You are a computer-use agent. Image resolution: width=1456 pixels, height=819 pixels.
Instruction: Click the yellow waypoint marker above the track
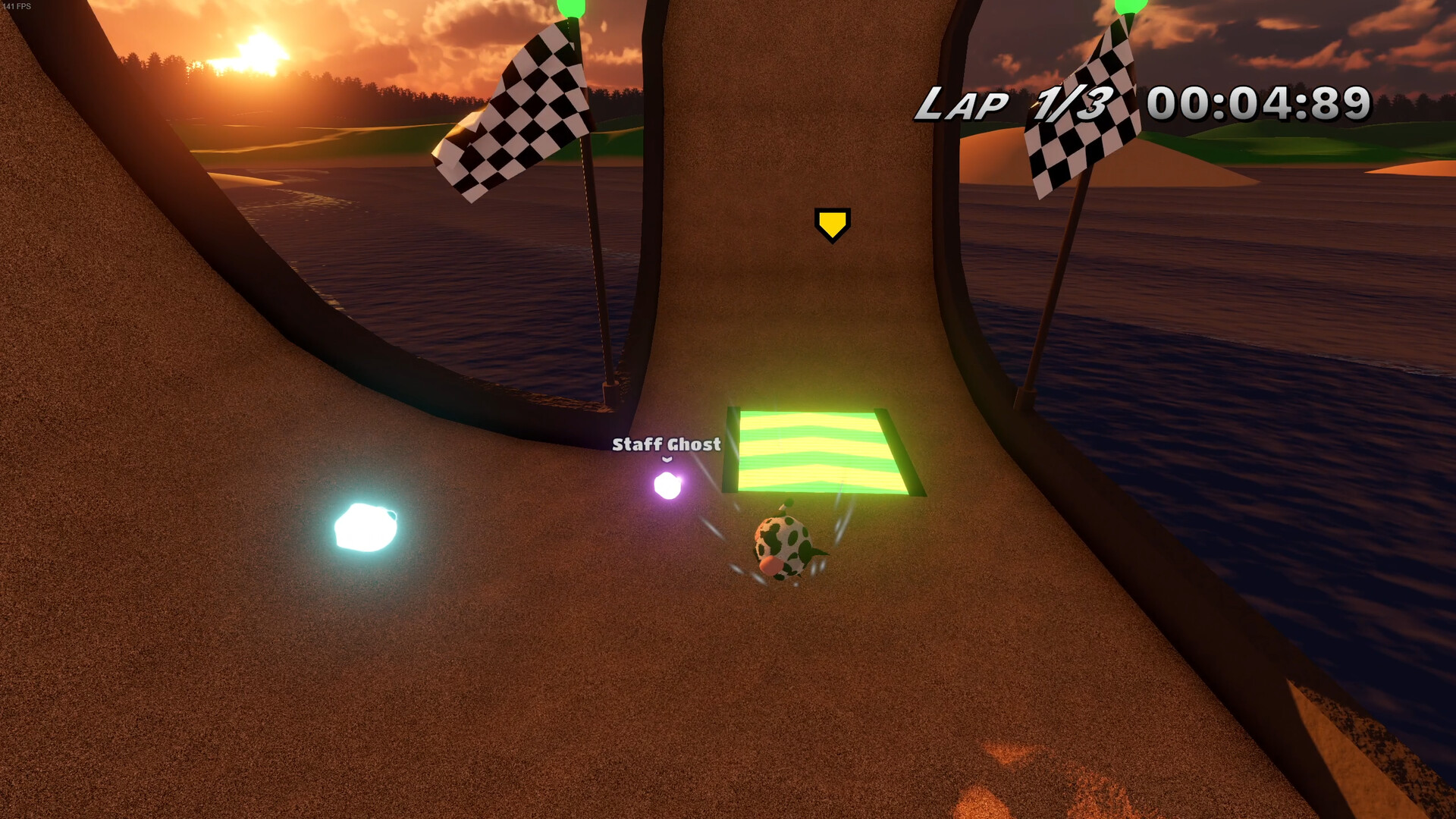tap(833, 224)
